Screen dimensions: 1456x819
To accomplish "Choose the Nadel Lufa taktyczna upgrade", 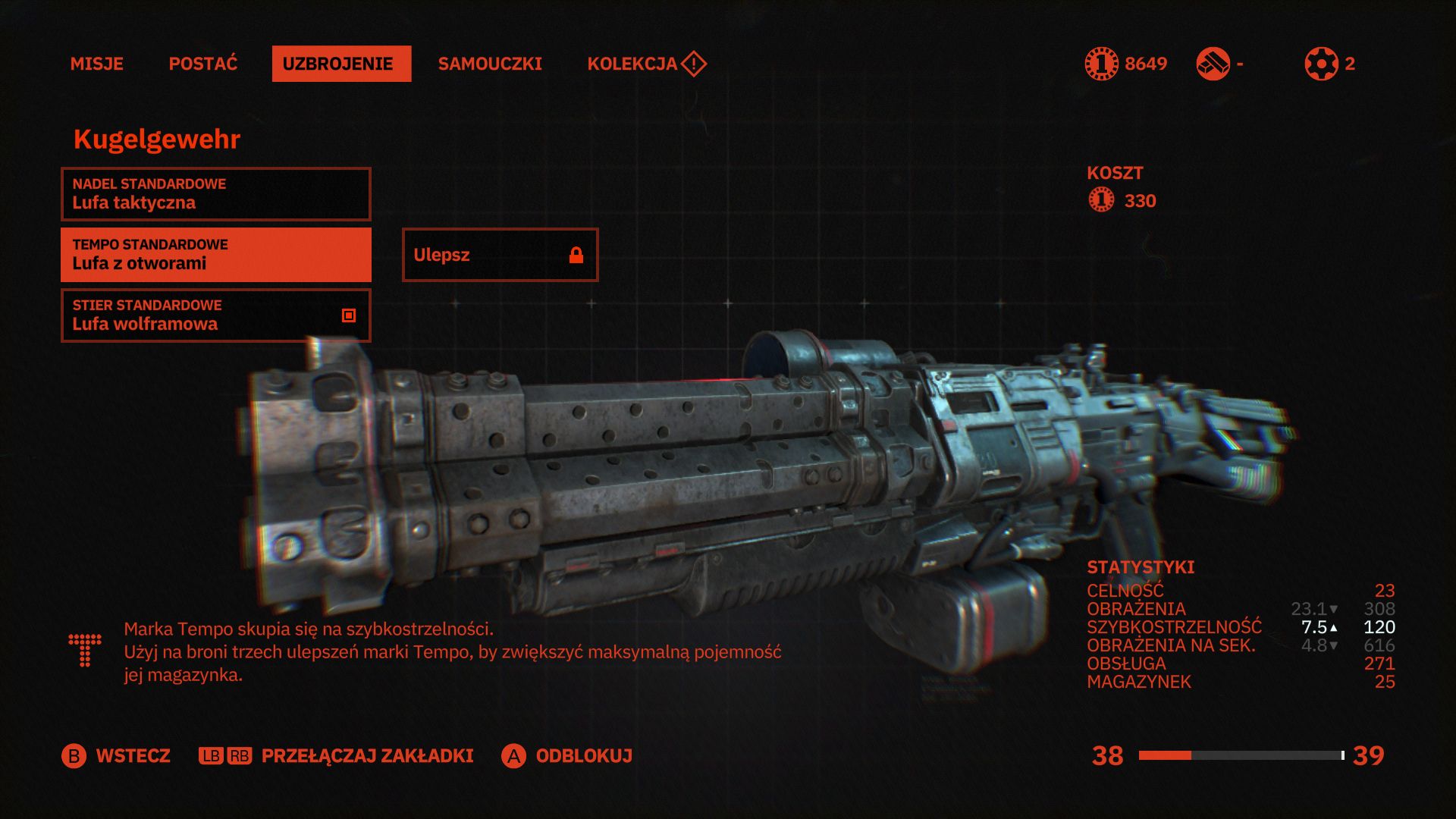I will pos(215,194).
